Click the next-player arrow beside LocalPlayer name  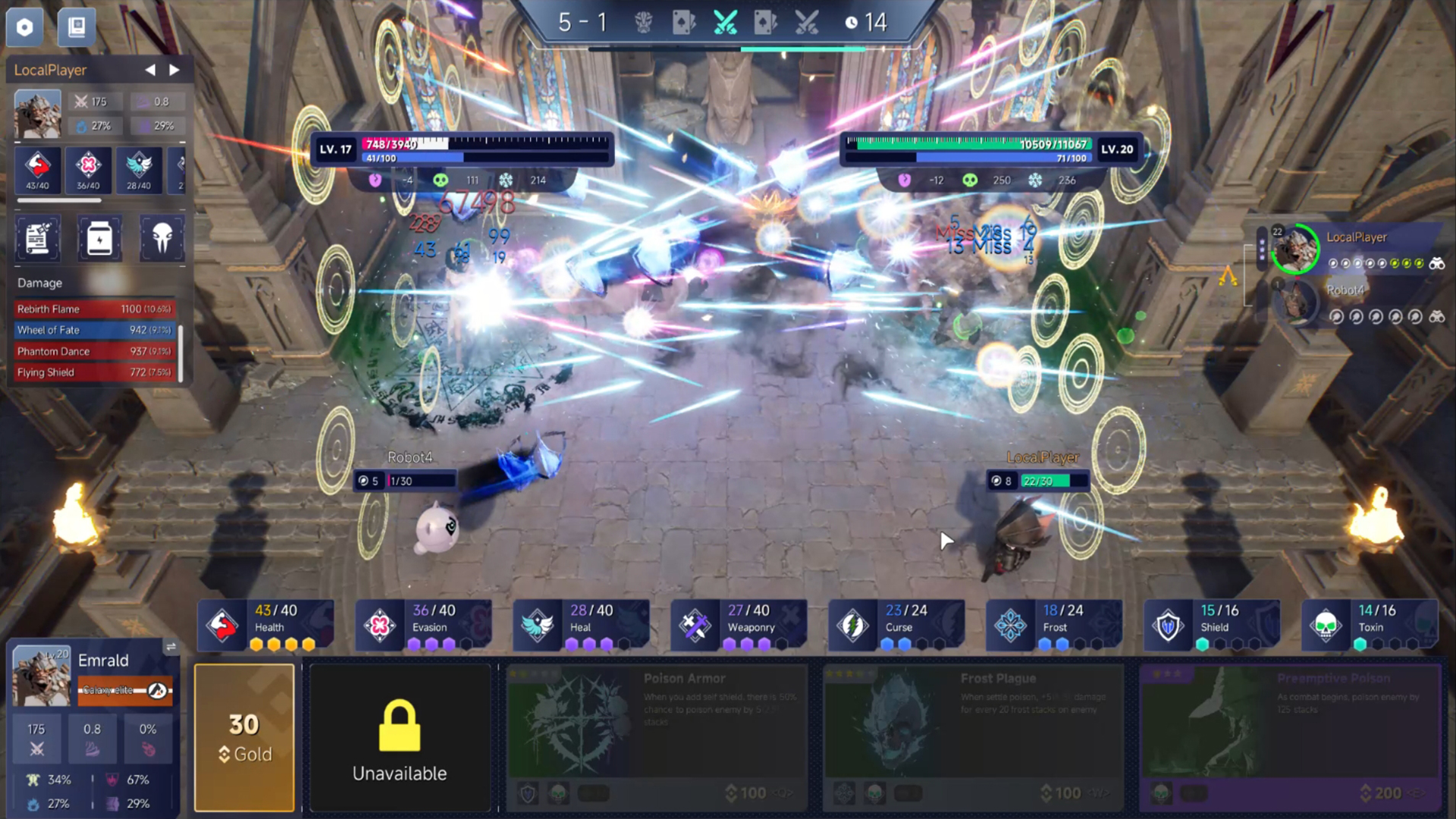(x=174, y=69)
